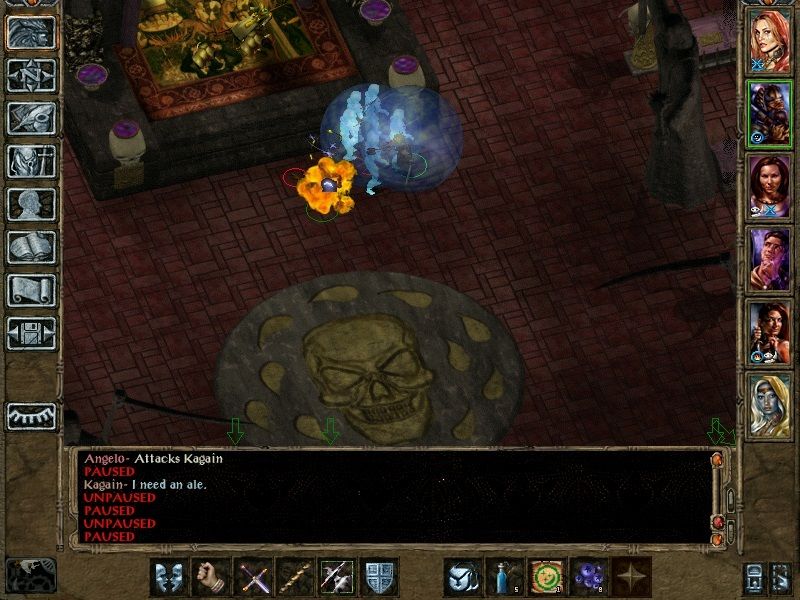The width and height of the screenshot is (800, 600).
Task: Use the purple berries quick item
Action: pos(588,578)
